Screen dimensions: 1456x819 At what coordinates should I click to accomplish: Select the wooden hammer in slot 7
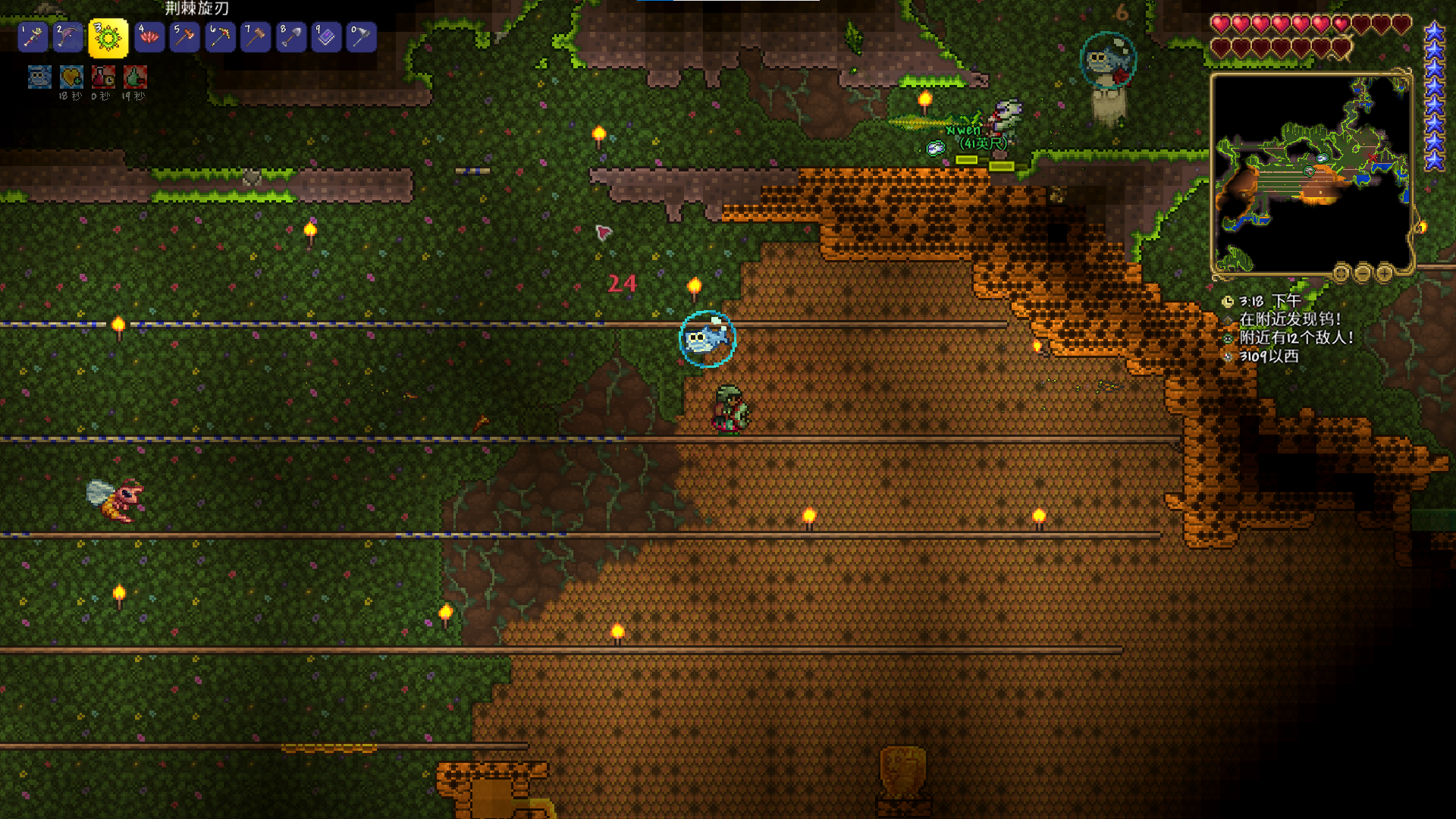click(x=256, y=37)
